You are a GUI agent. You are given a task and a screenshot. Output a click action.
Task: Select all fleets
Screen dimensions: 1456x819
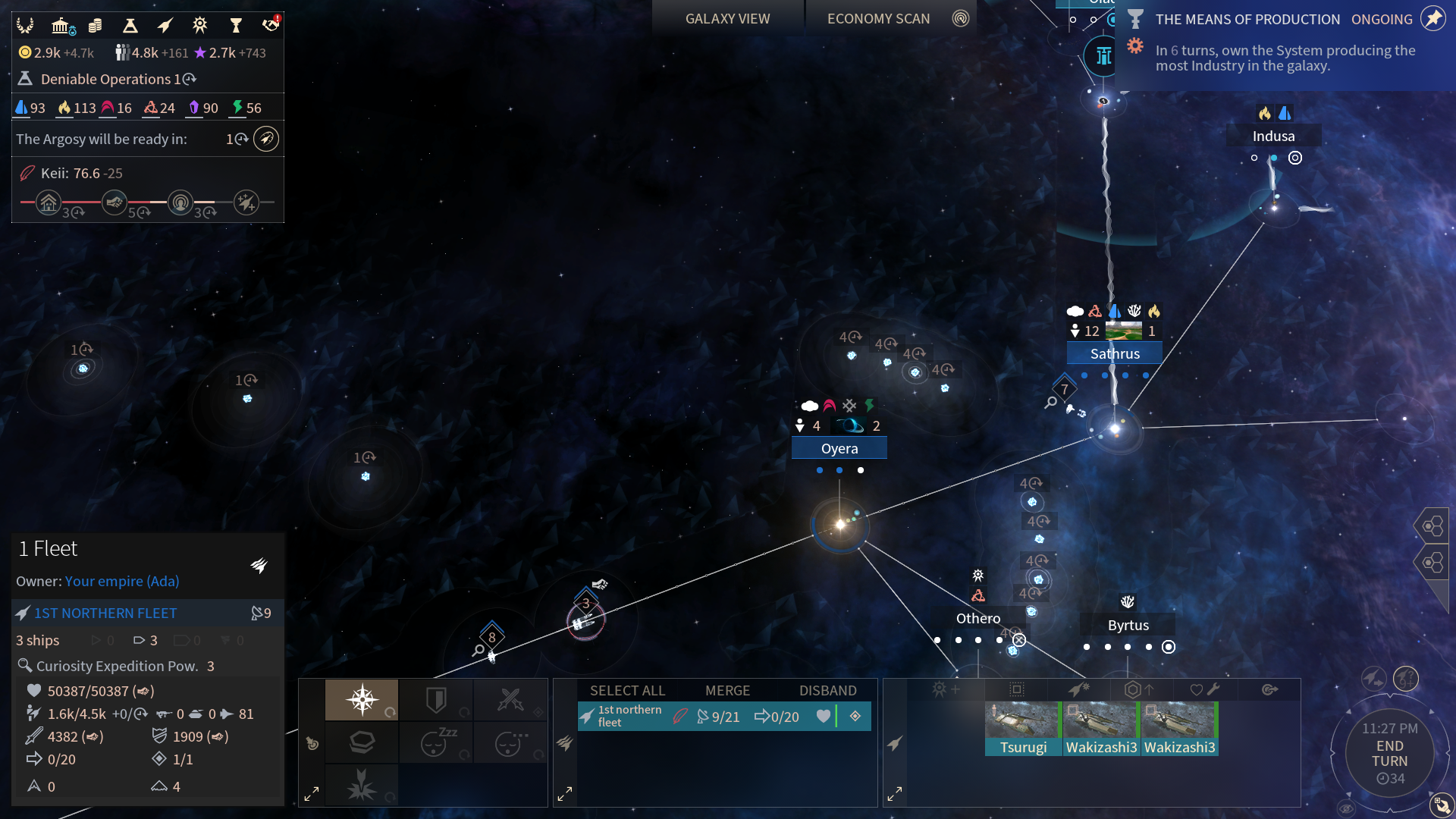(627, 690)
